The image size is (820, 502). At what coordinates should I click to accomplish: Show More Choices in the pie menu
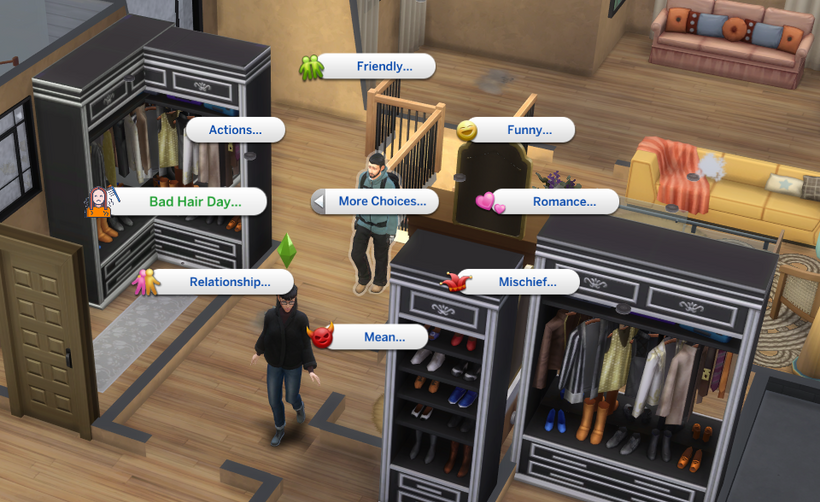point(381,201)
